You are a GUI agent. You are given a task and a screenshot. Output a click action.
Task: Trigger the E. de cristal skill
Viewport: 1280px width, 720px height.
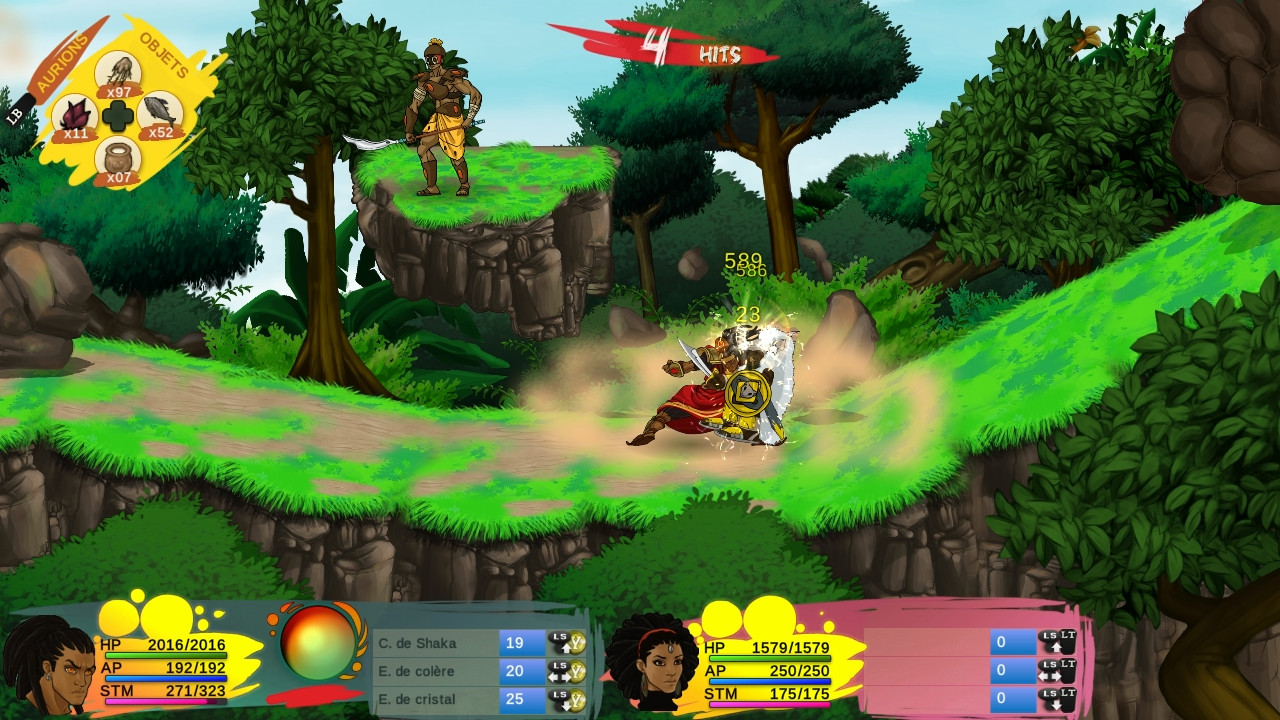coord(437,699)
